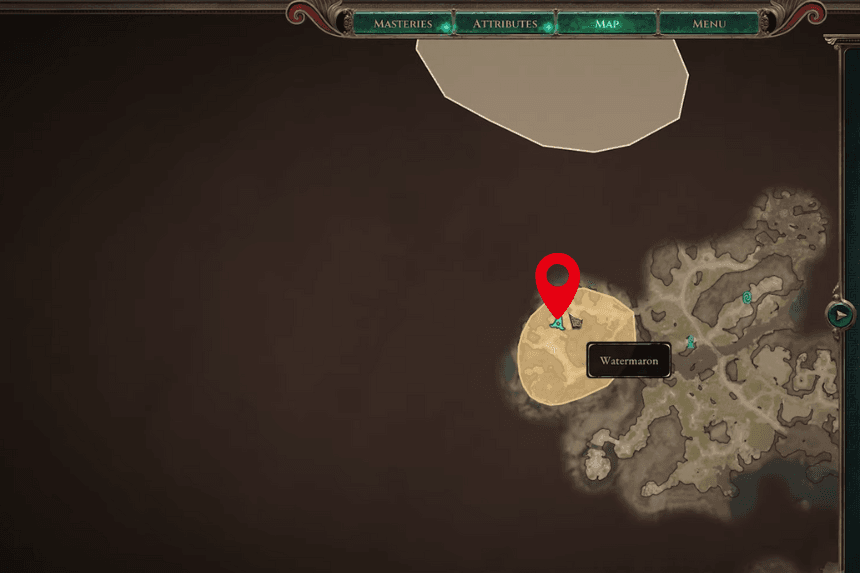Image resolution: width=860 pixels, height=573 pixels.
Task: Switch to the Attributes tab
Action: (505, 23)
